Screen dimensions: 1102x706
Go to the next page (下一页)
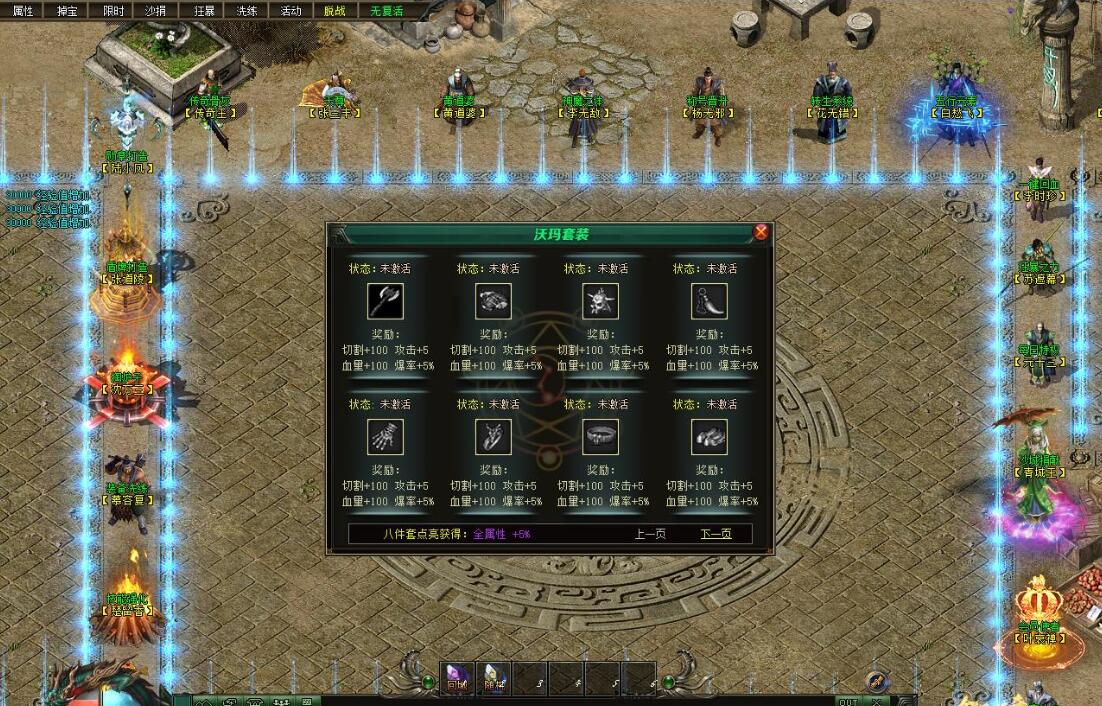715,534
